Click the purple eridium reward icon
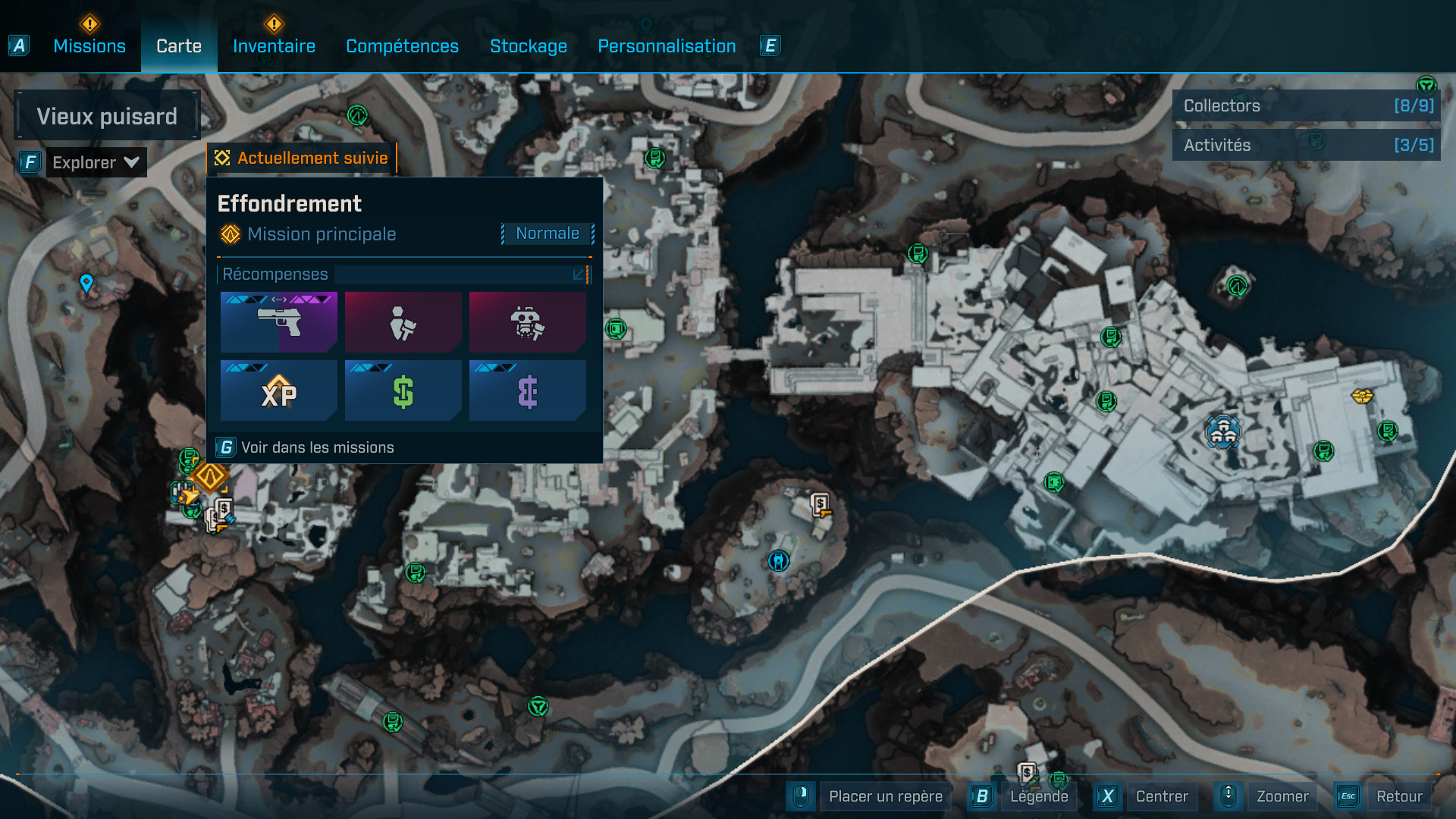The height and width of the screenshot is (819, 1456). click(527, 391)
